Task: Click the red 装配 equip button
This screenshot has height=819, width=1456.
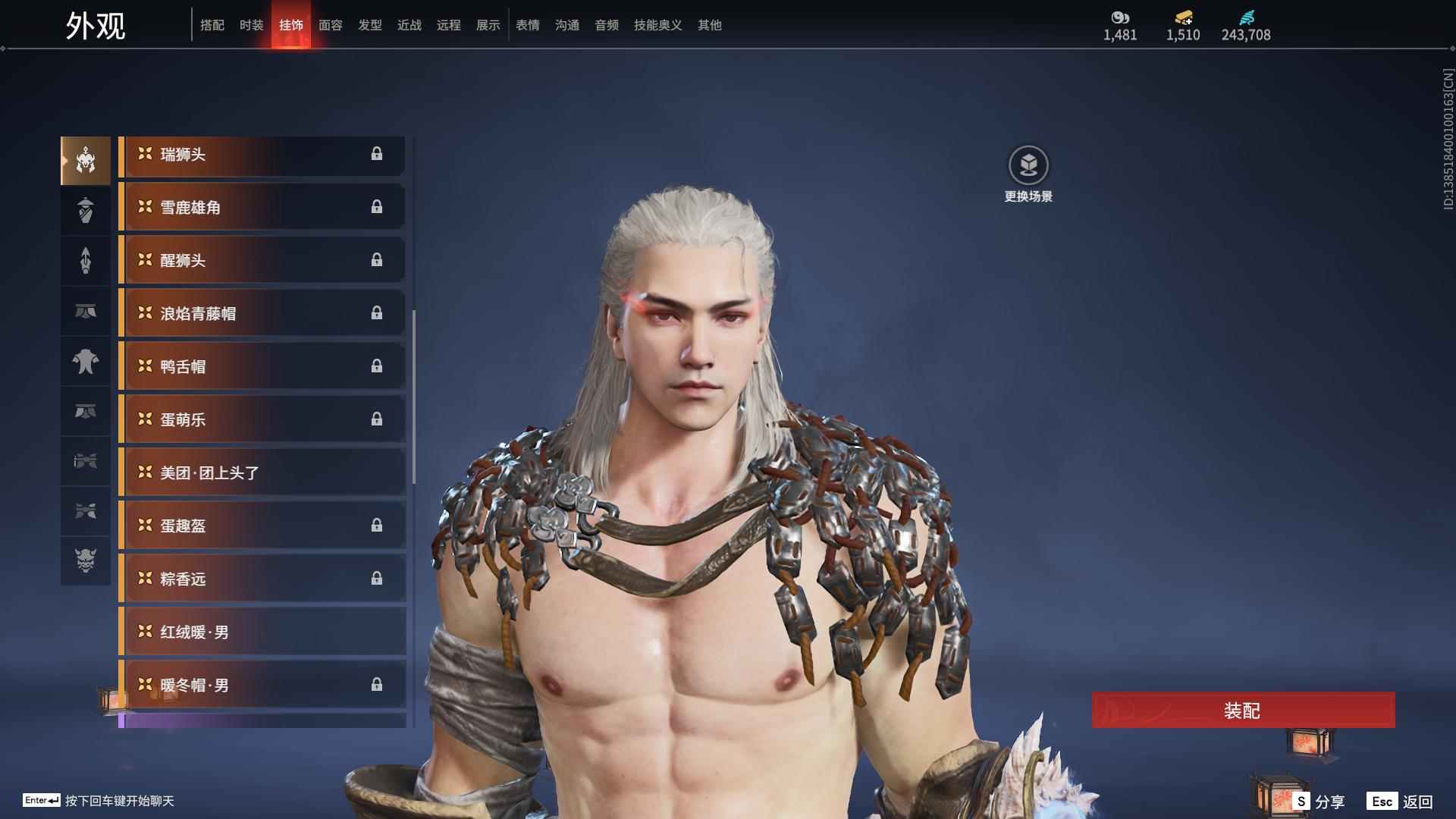Action: click(1242, 711)
